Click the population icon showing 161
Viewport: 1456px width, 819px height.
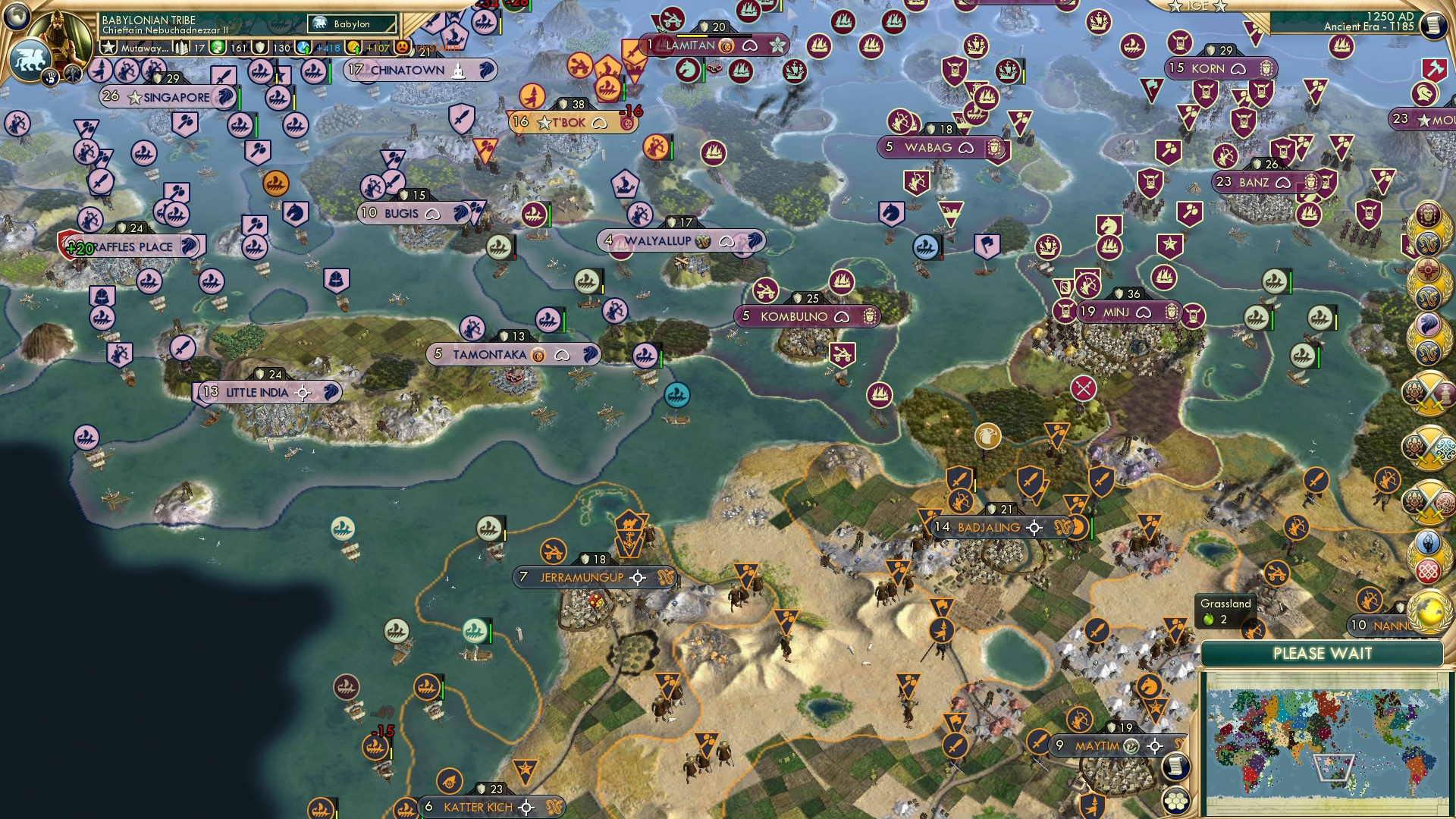click(217, 47)
